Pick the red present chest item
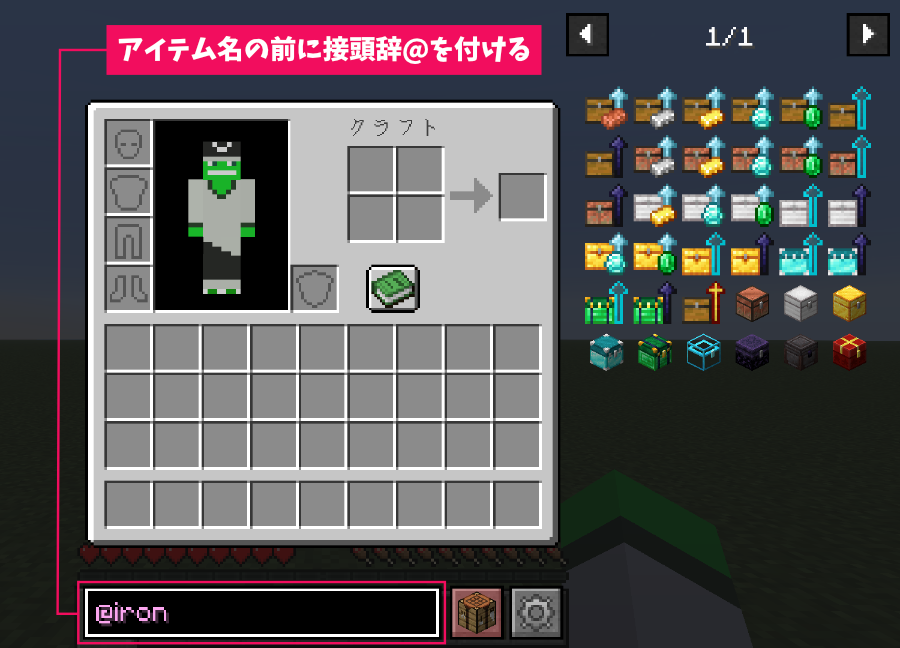Viewport: 900px width, 648px height. pos(849,351)
